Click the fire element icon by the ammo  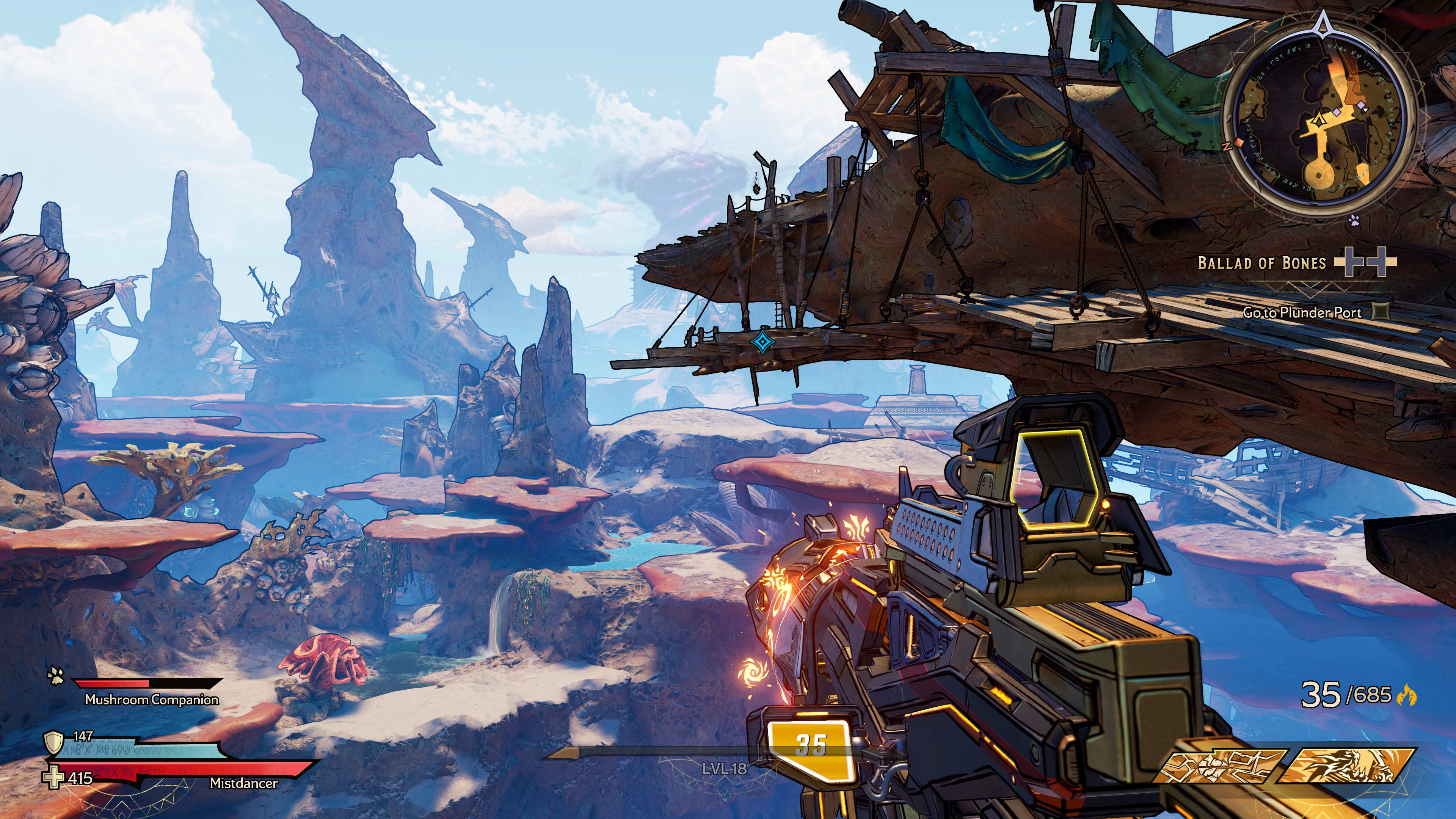coord(1407,695)
